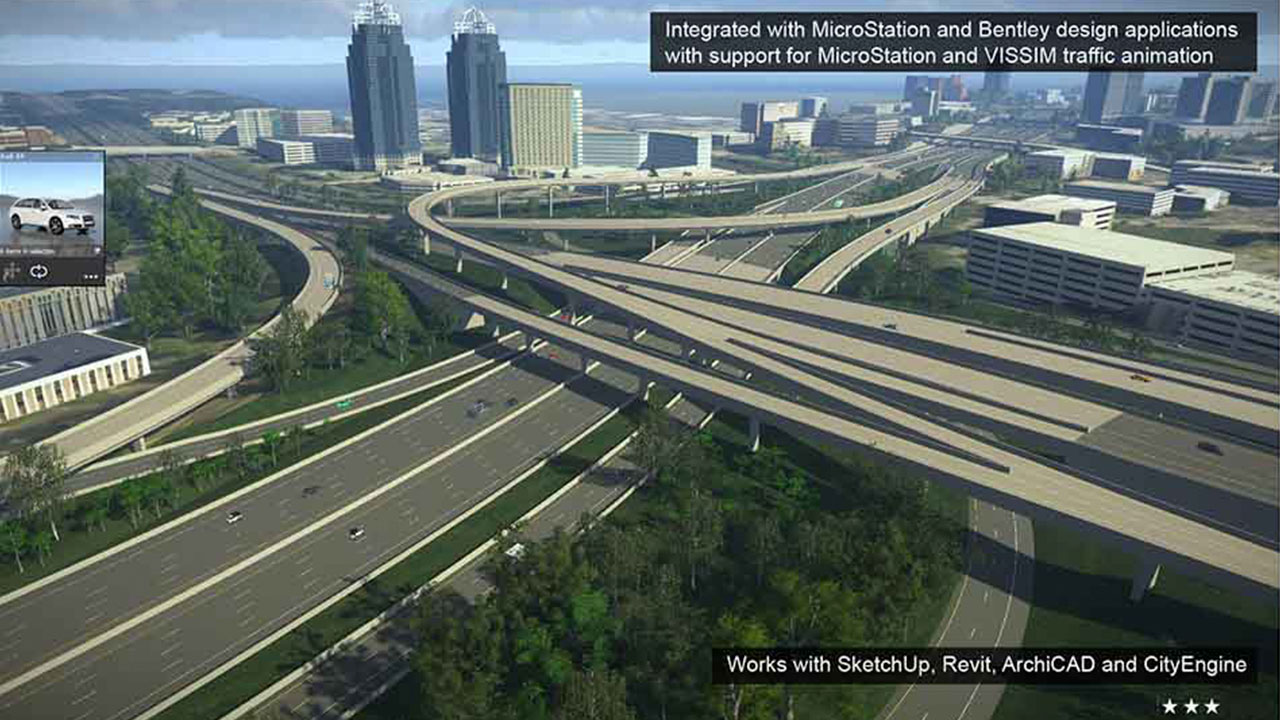
Task: Click the placement tool icon beside the arrows
Action: pos(12,271)
